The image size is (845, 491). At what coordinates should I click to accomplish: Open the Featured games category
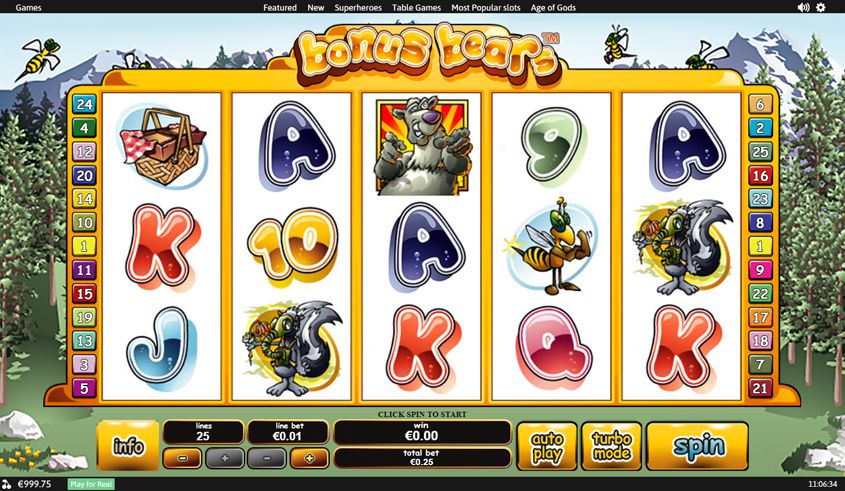pyautogui.click(x=280, y=7)
